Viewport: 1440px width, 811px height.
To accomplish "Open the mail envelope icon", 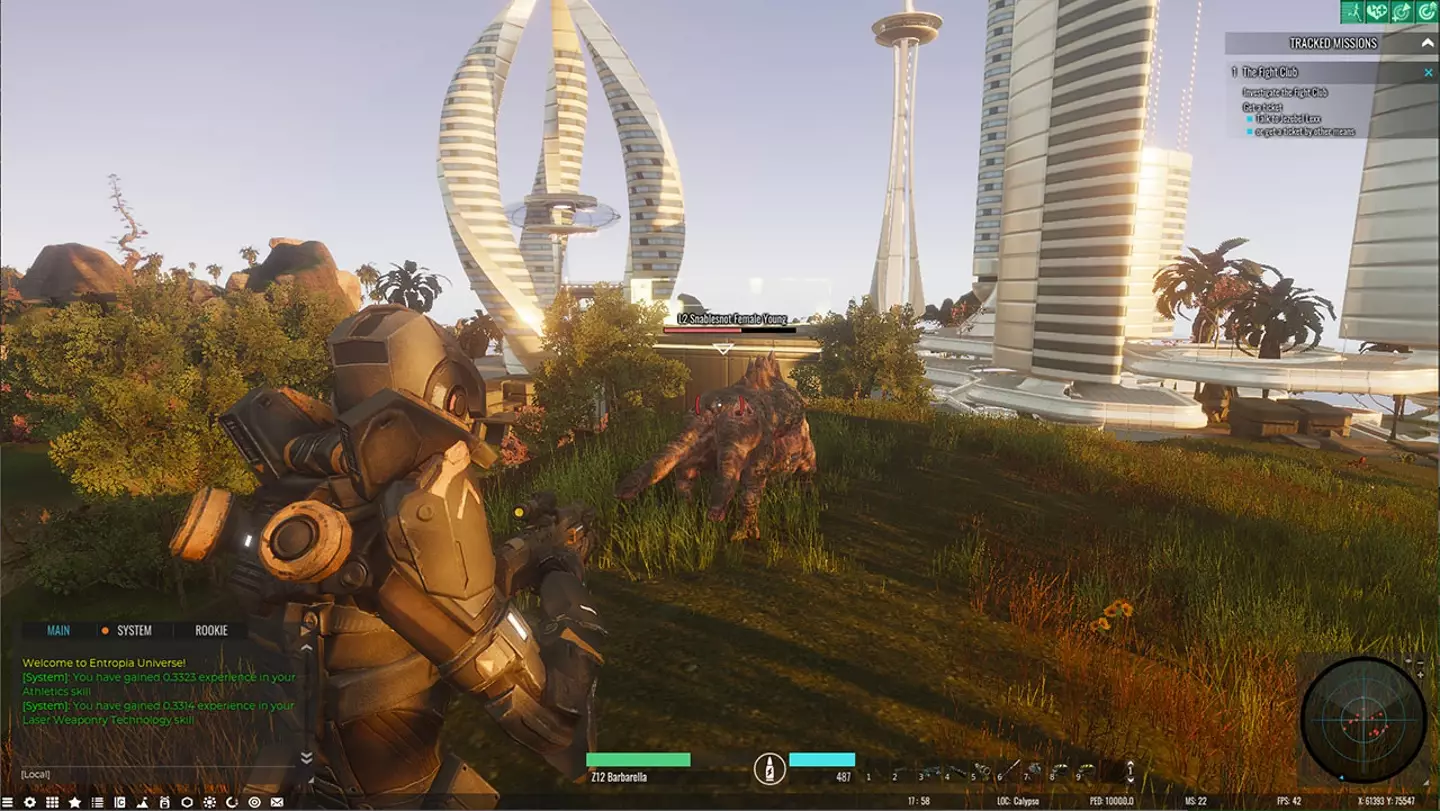I will 277,802.
